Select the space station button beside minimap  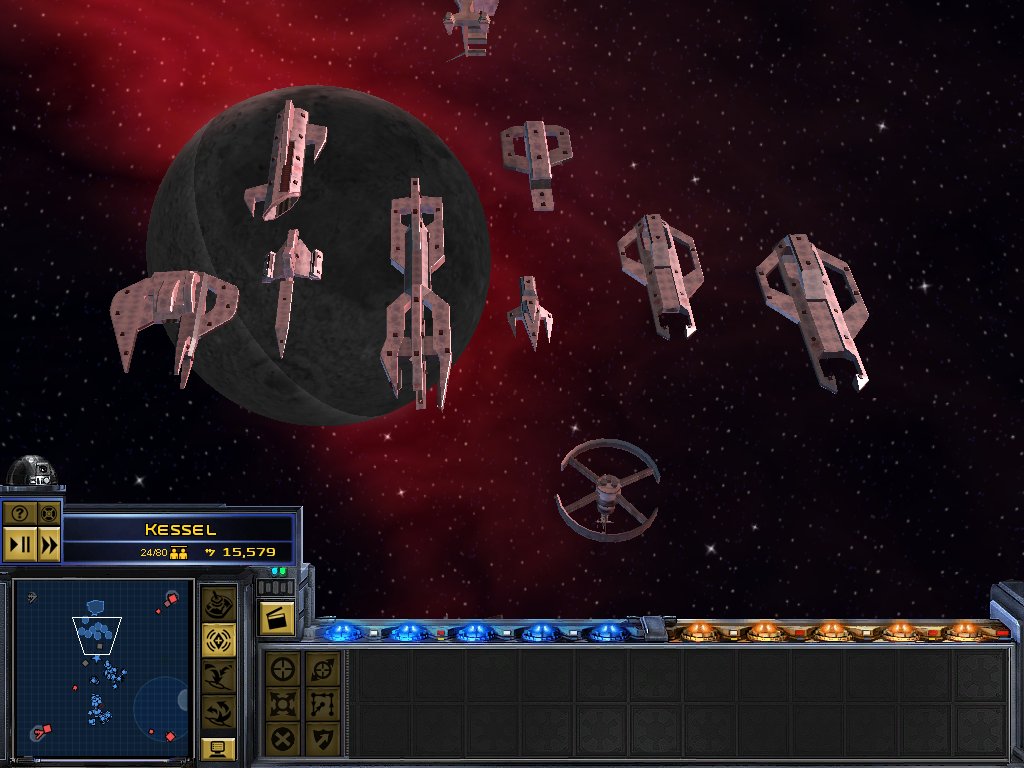pos(219,604)
